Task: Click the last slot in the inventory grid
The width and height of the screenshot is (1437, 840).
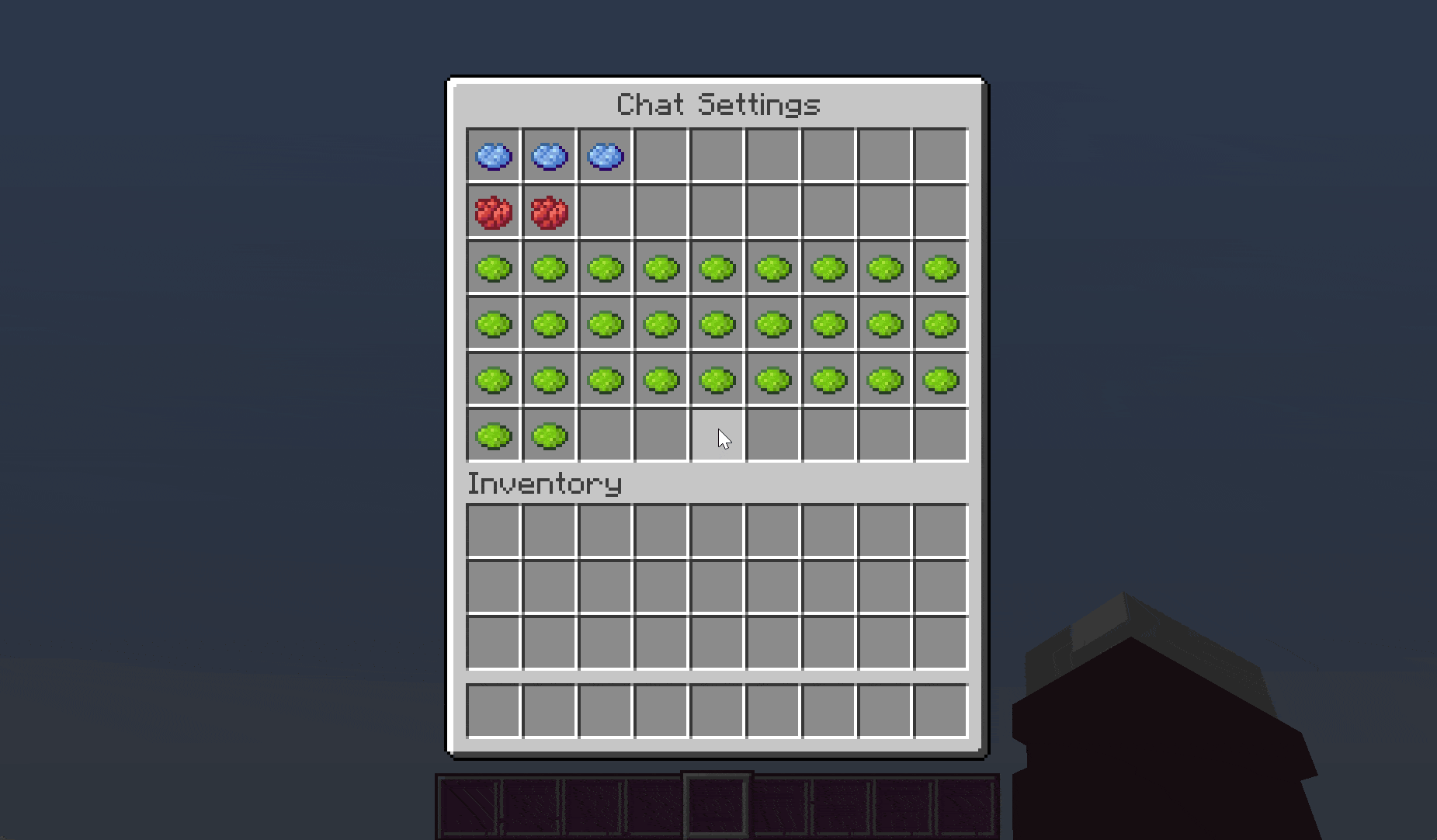Action: tap(940, 640)
